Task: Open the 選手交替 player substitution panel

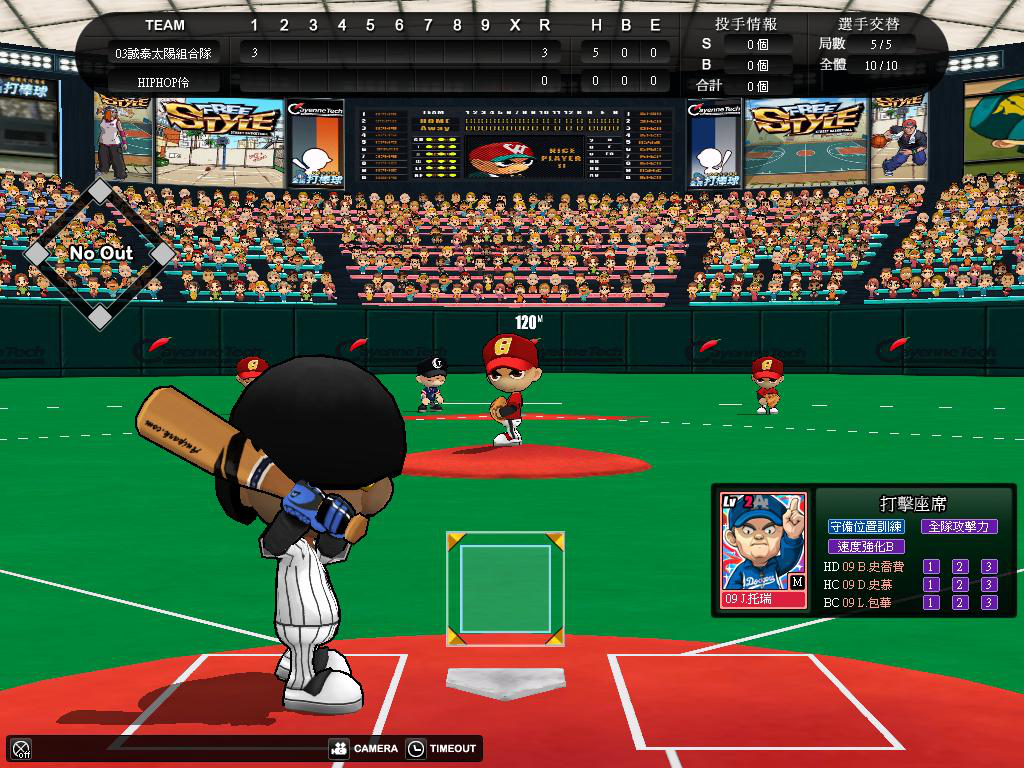Action: pos(868,23)
